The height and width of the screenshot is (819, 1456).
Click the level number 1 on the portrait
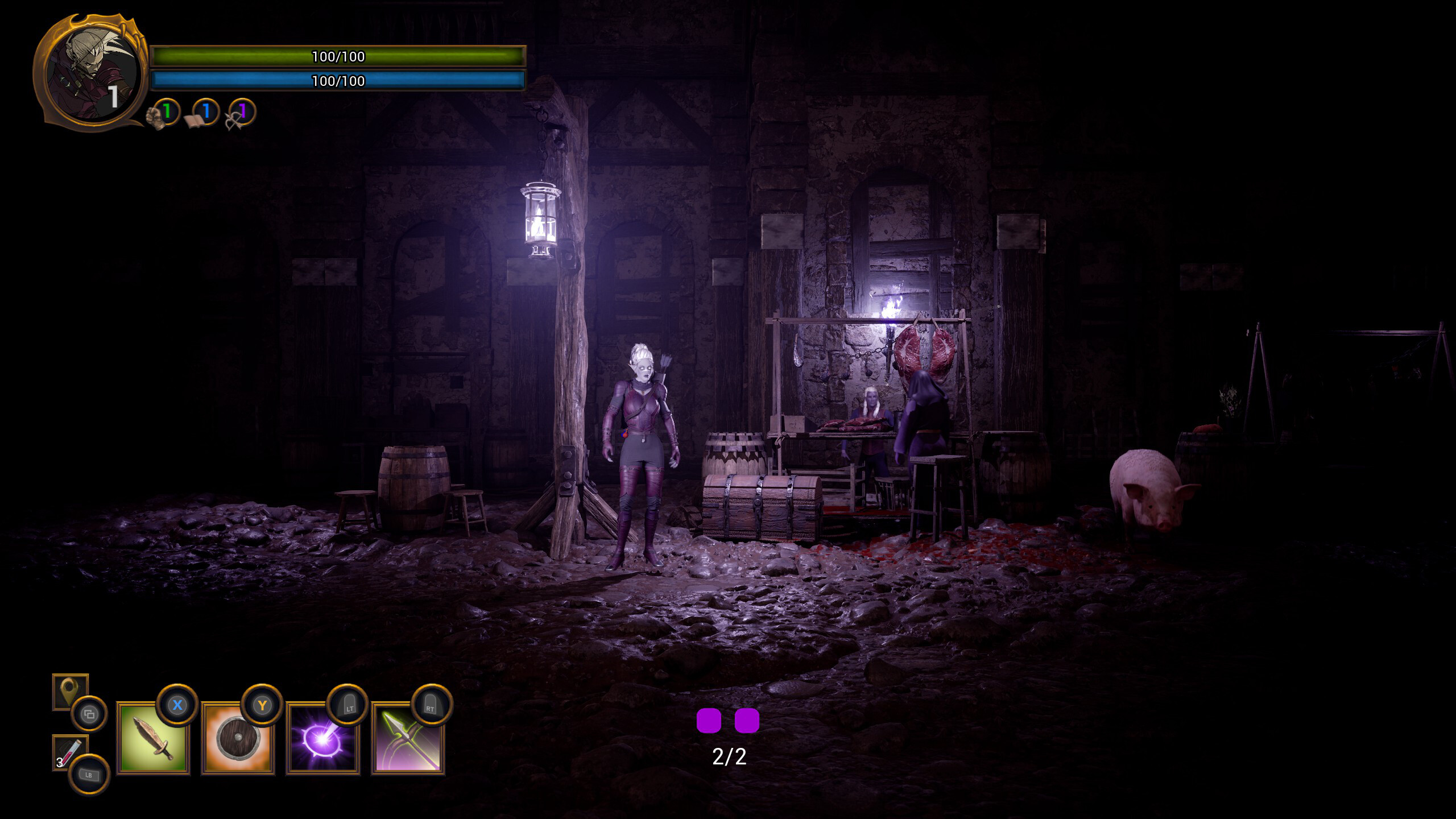click(113, 98)
